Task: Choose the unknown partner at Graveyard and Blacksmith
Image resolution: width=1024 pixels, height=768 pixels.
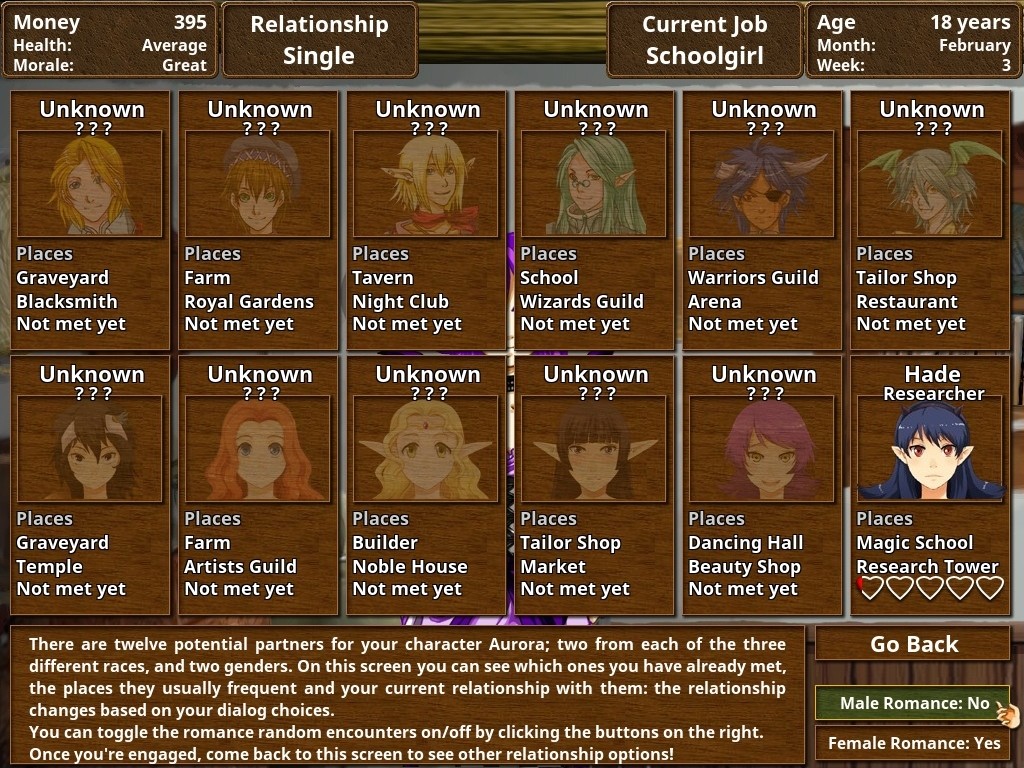Action: pos(90,185)
